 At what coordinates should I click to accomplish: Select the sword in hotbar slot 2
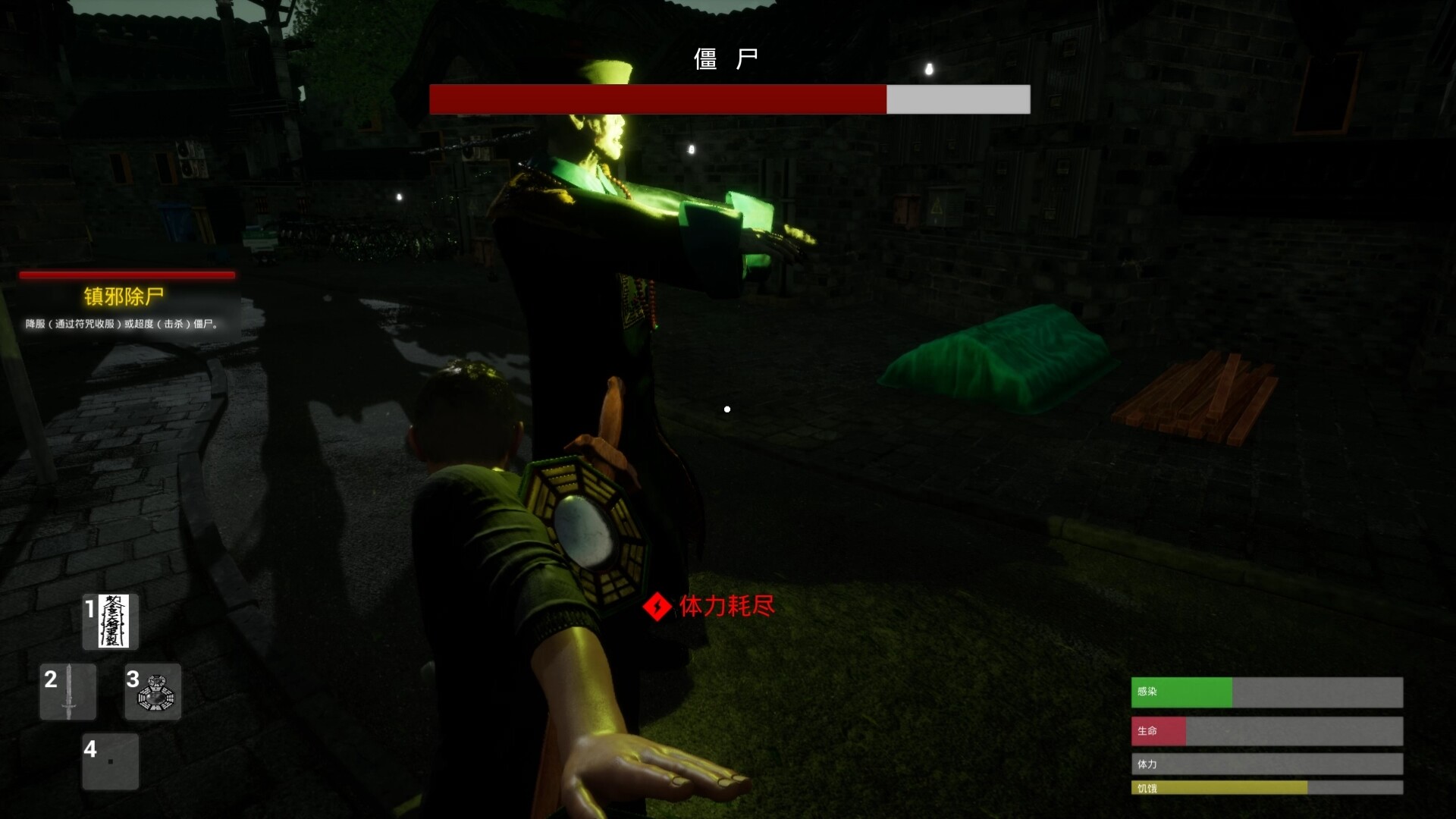click(x=68, y=691)
